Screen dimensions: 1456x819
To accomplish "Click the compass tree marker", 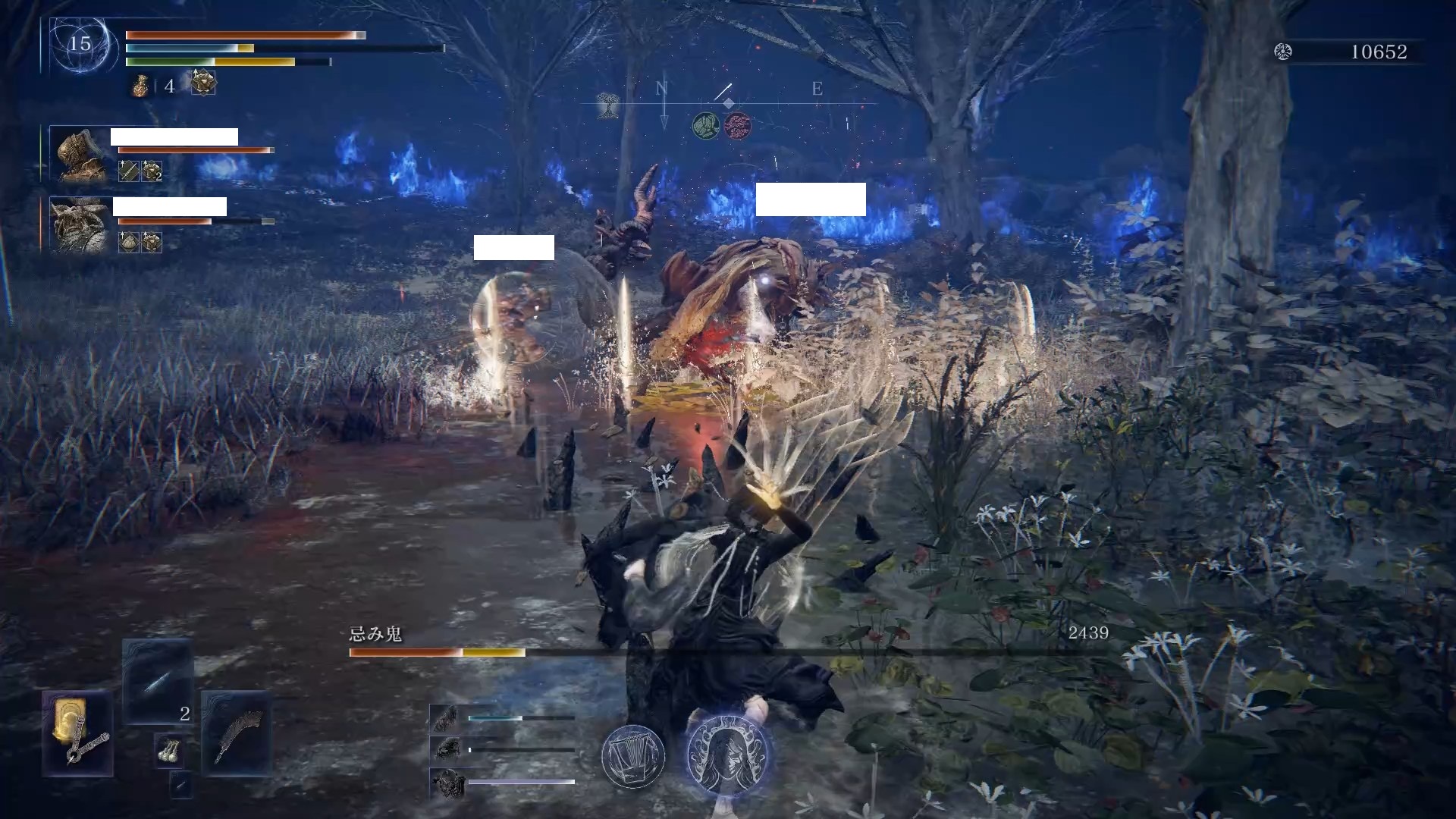I will (607, 105).
